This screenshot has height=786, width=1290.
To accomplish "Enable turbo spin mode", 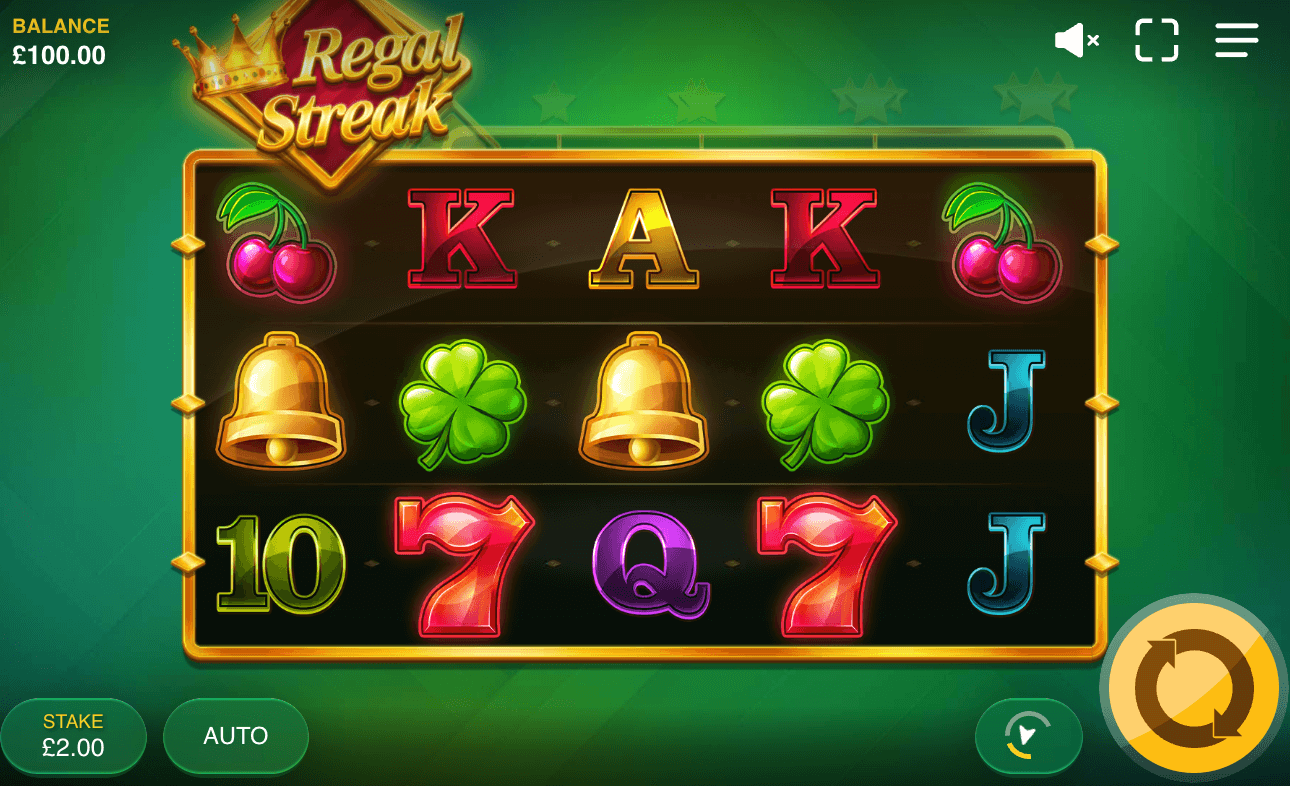I will (1028, 736).
